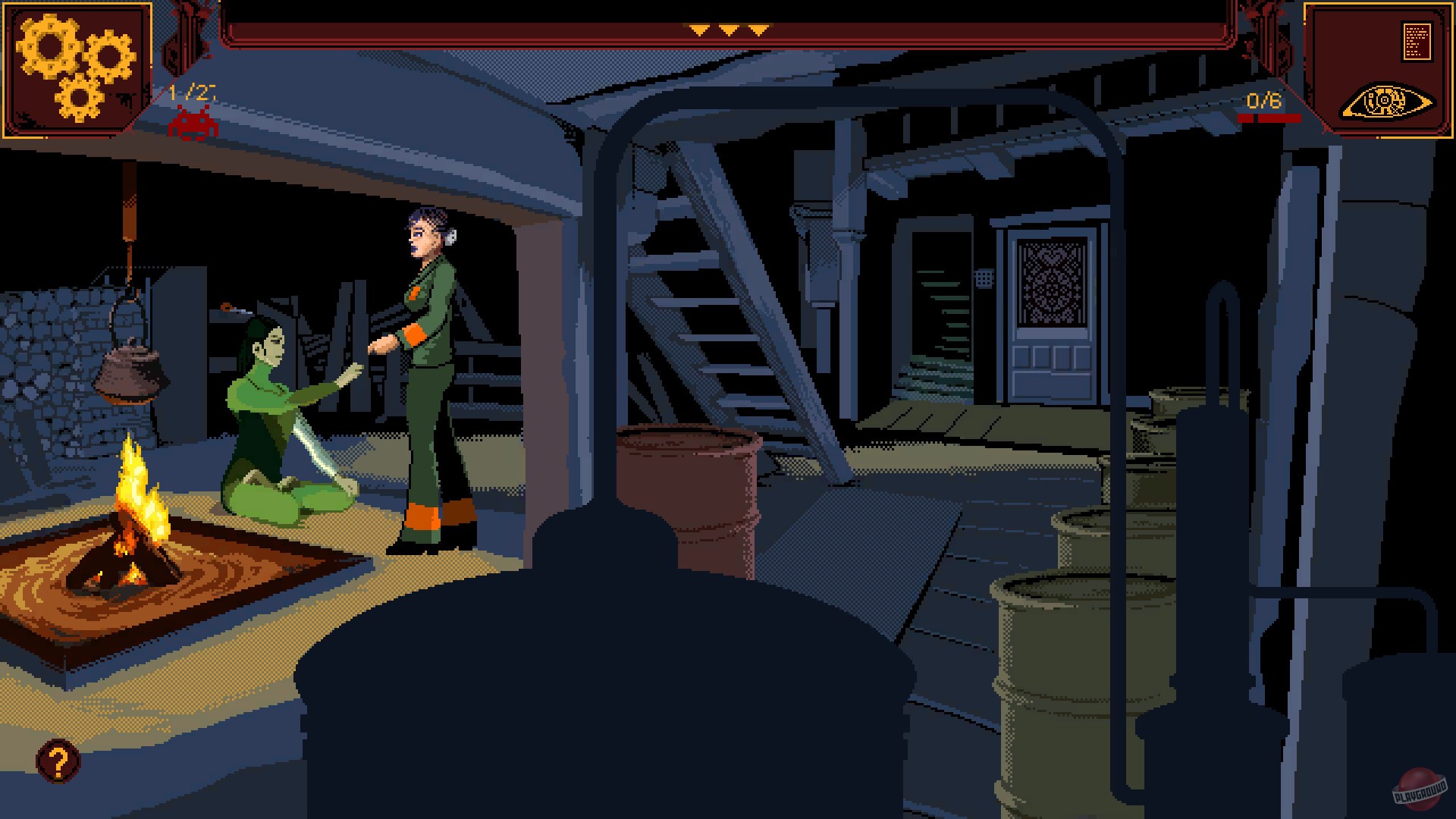Click the question mark help icon

pos(58,761)
